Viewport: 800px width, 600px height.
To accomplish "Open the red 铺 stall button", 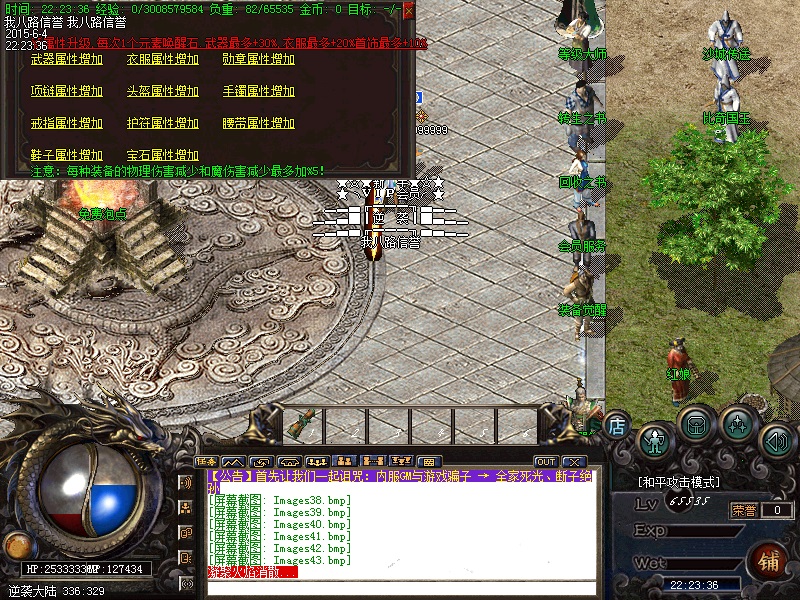I will [x=769, y=559].
